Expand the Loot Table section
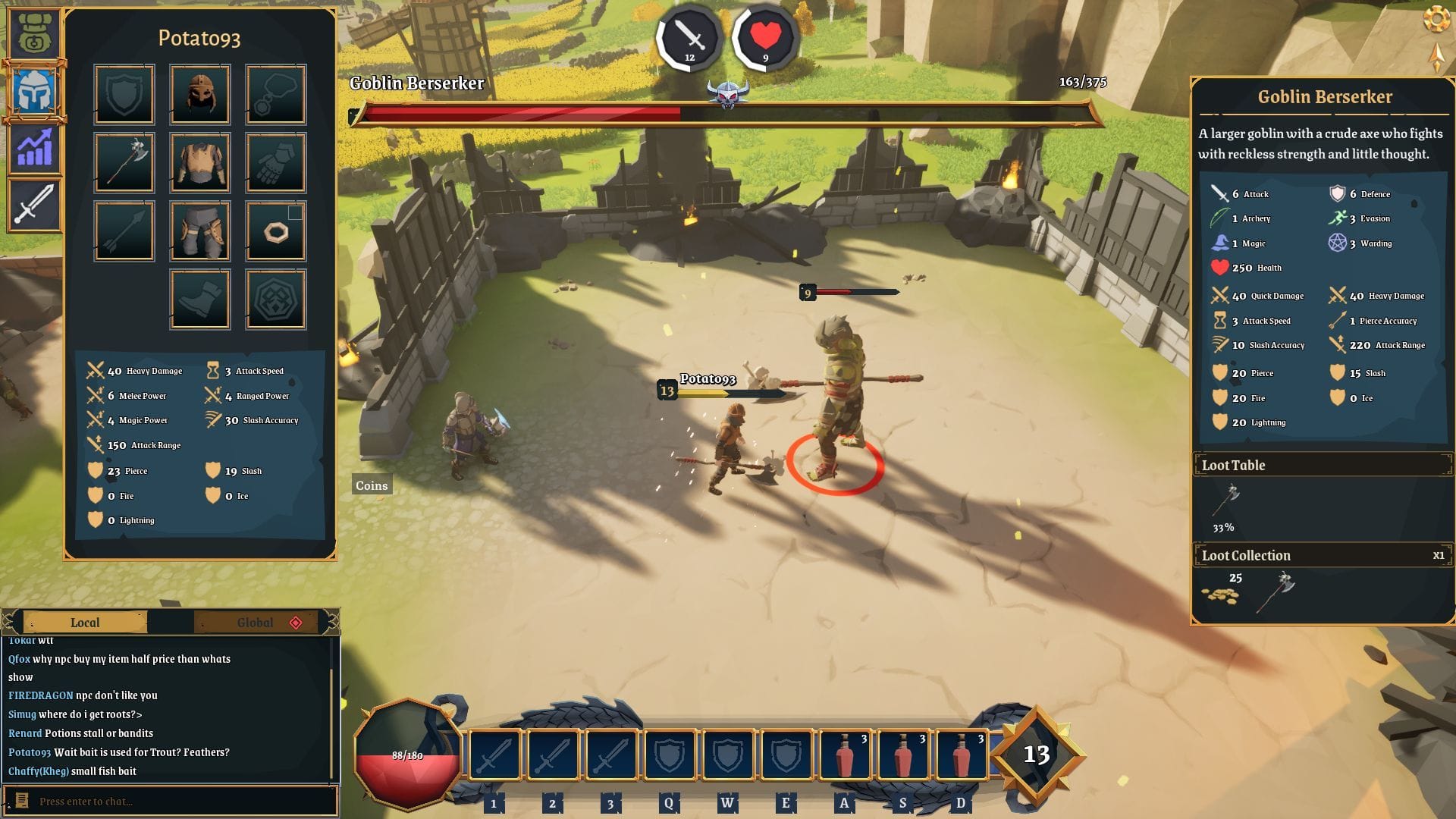1456x819 pixels. coord(1323,465)
